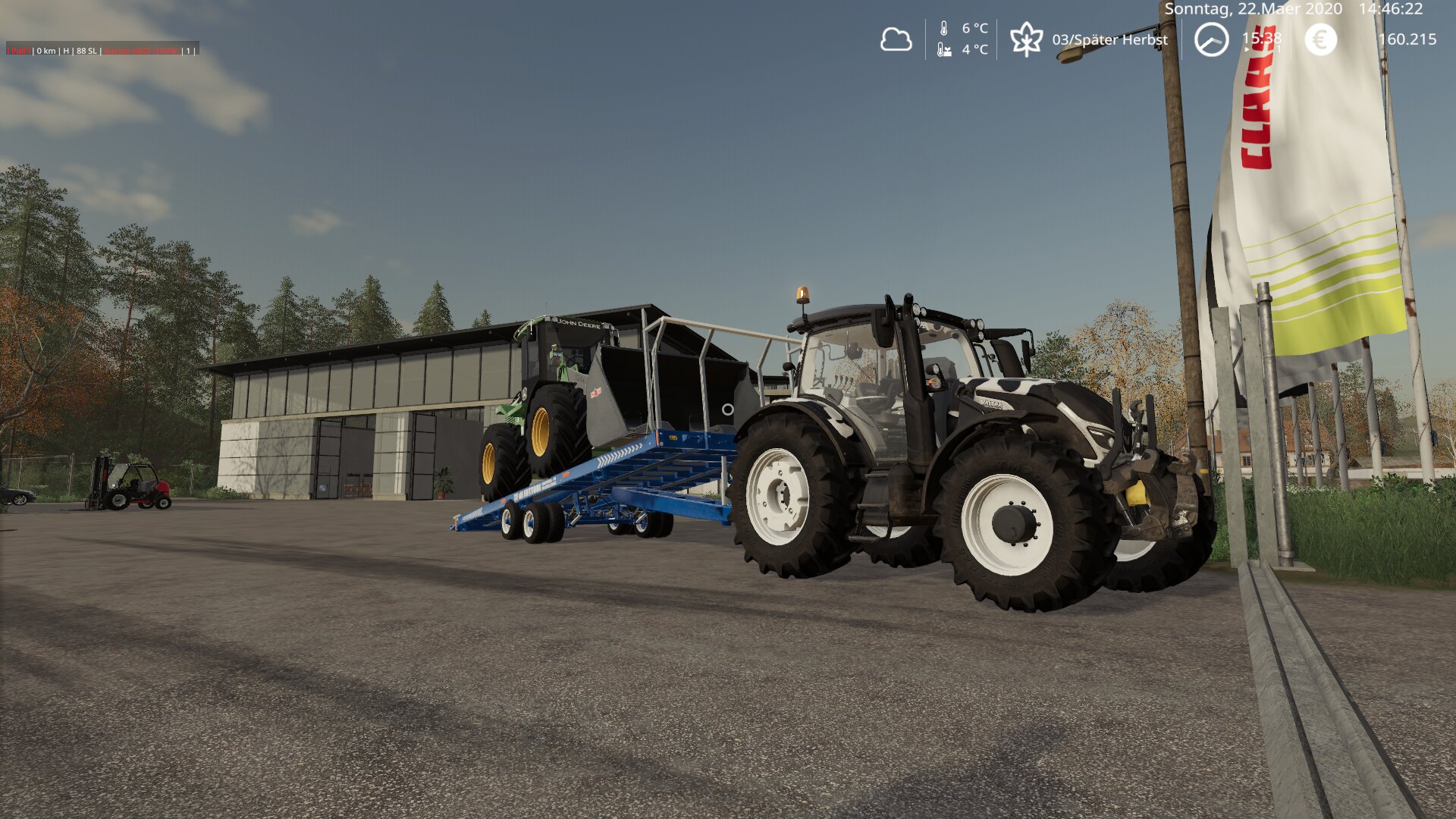Open the euro money icon
The height and width of the screenshot is (819, 1456).
point(1320,39)
